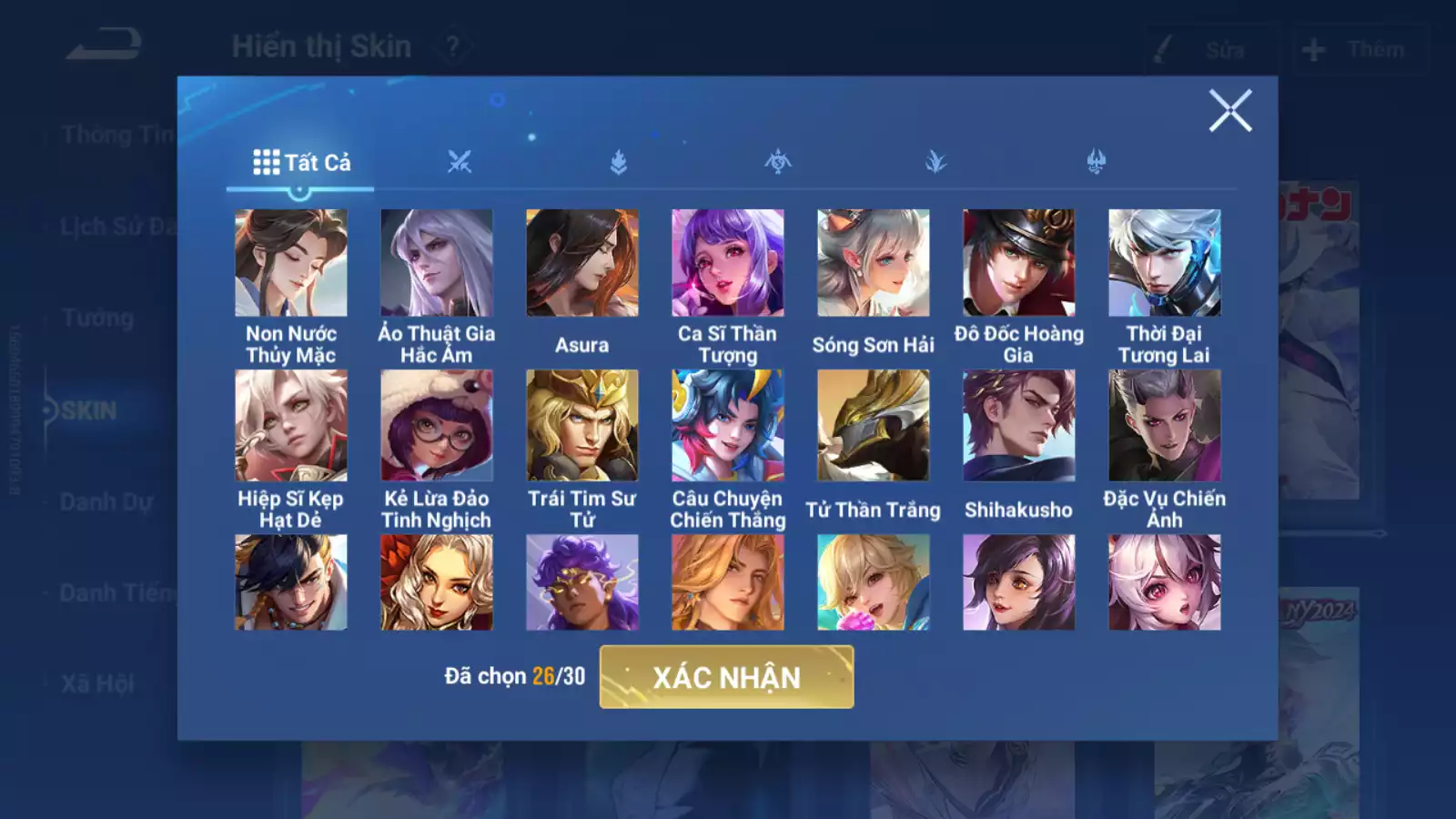
Task: Unselect the Sóng Sơn Hải skin
Action: click(x=874, y=262)
